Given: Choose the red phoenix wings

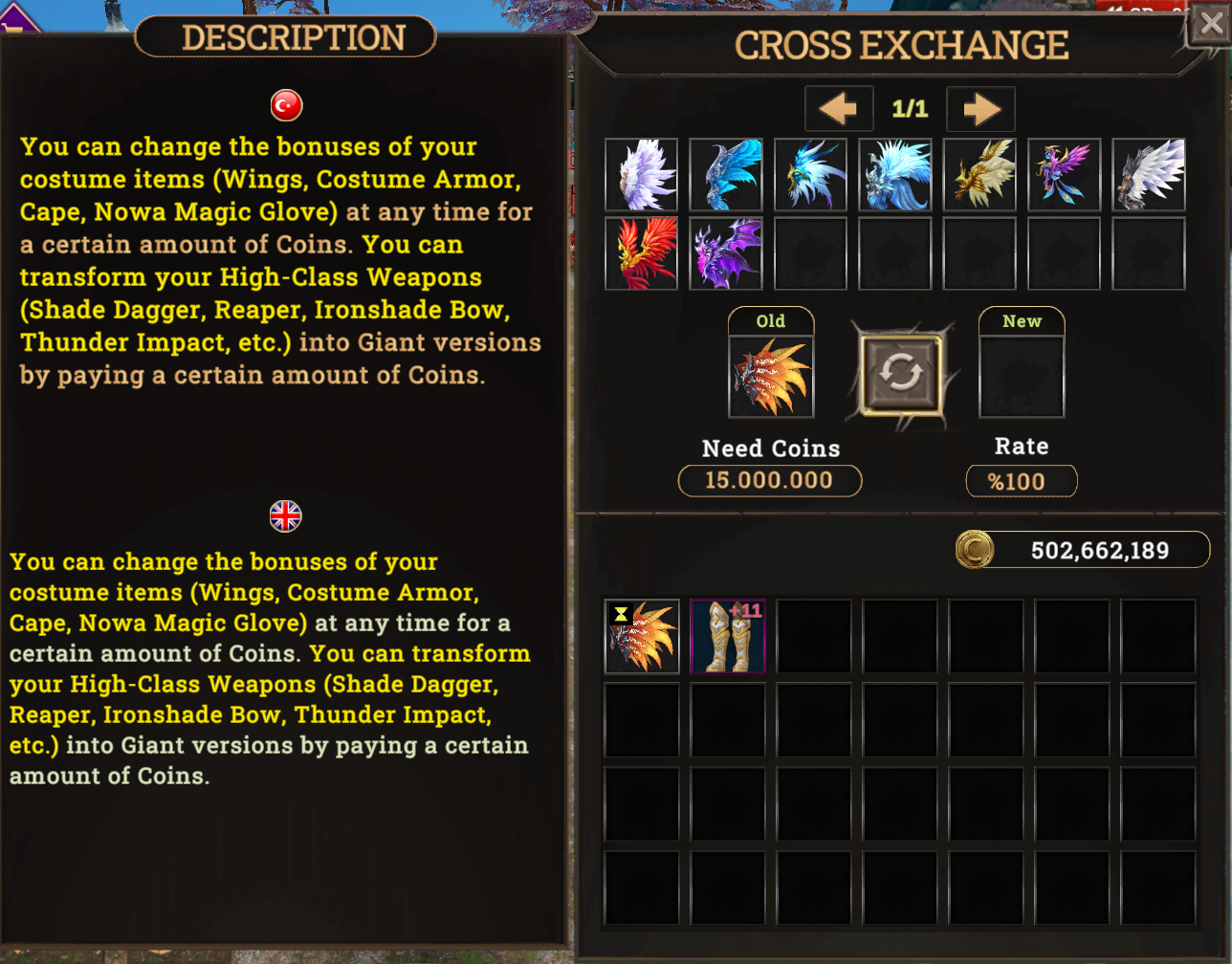Looking at the screenshot, I should [x=642, y=253].
